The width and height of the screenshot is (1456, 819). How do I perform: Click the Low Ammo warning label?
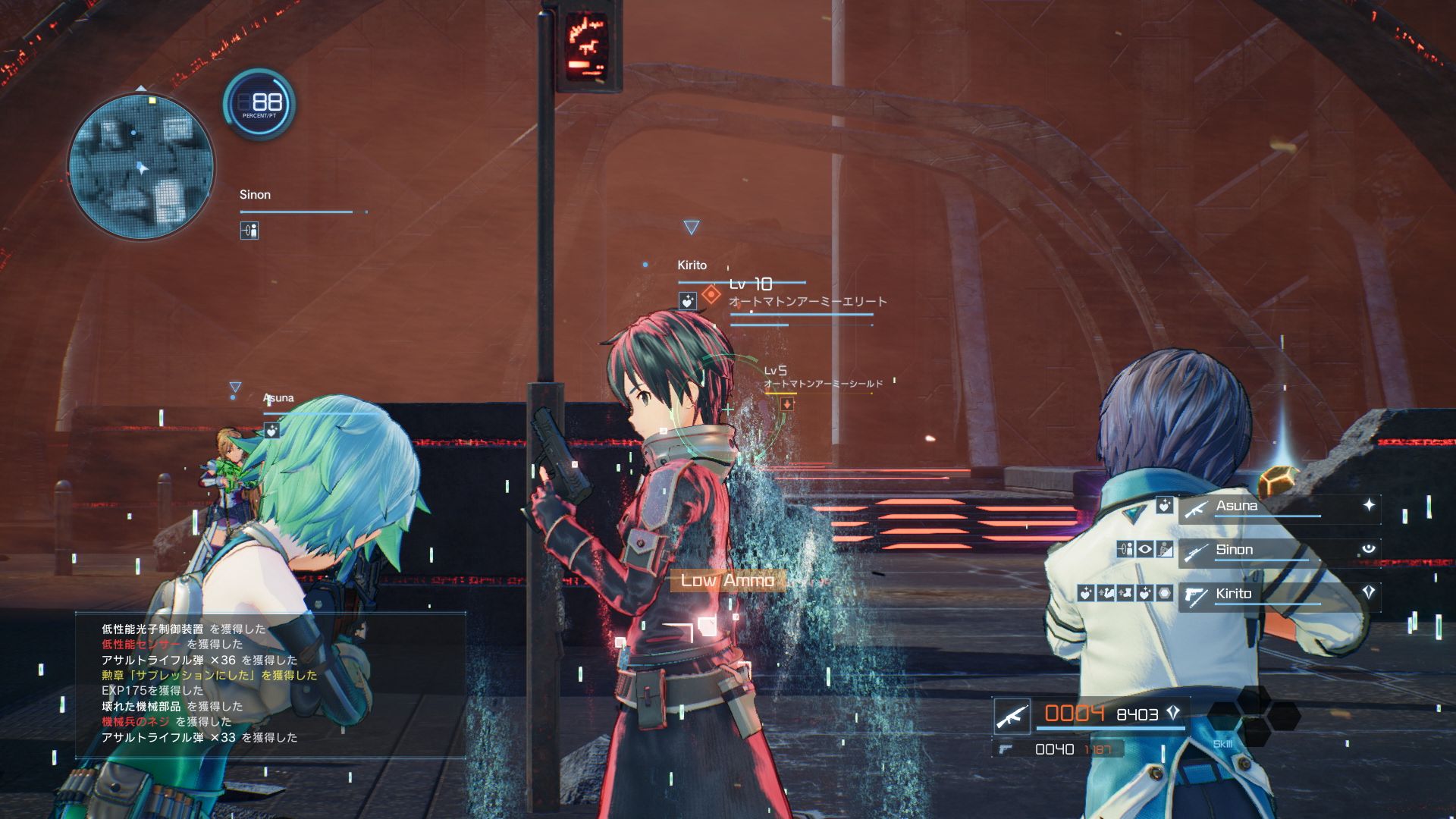pyautogui.click(x=728, y=581)
